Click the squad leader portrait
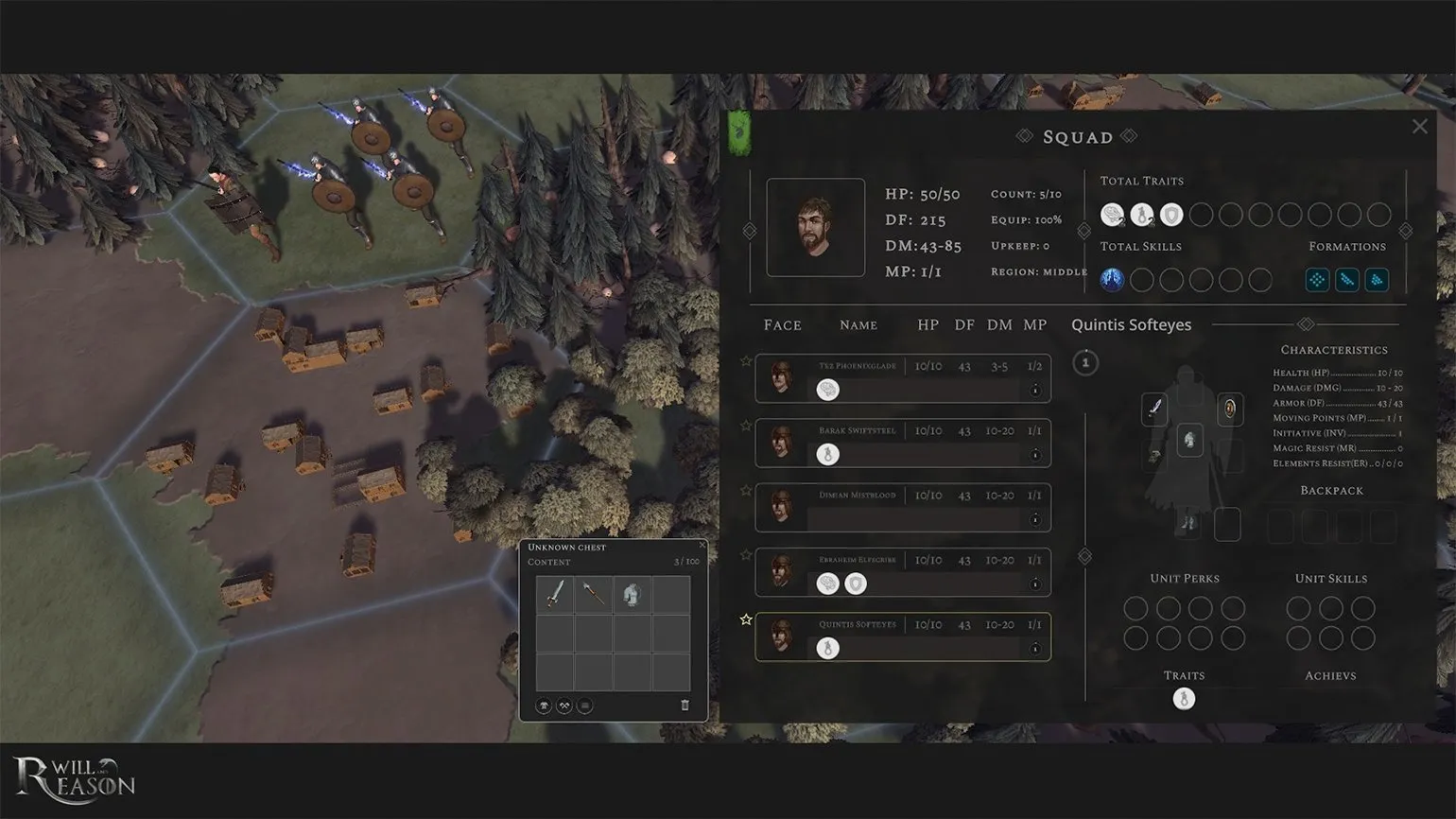Viewport: 1456px width, 819px height. click(815, 228)
